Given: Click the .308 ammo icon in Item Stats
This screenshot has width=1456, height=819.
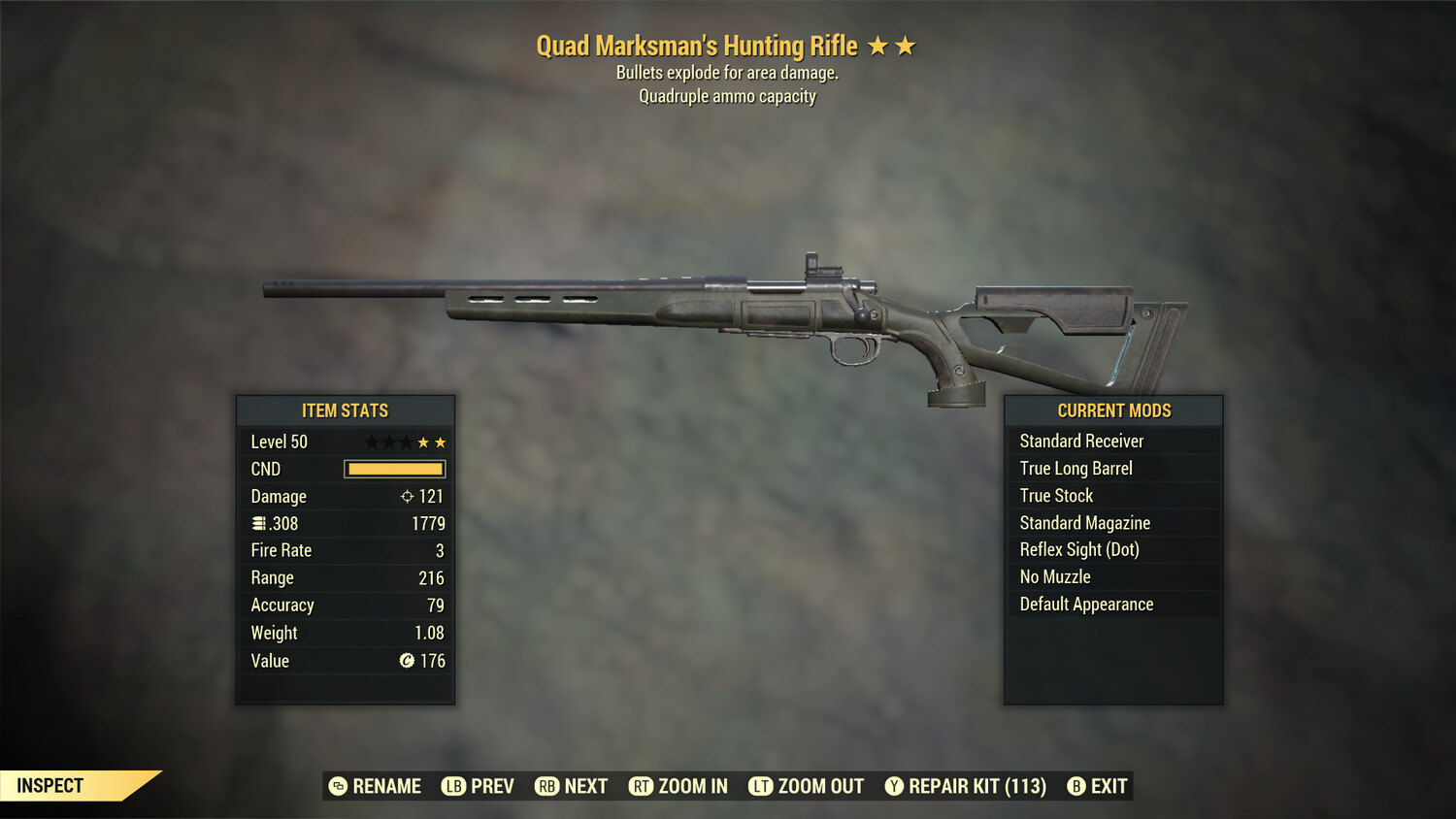Looking at the screenshot, I should (259, 523).
